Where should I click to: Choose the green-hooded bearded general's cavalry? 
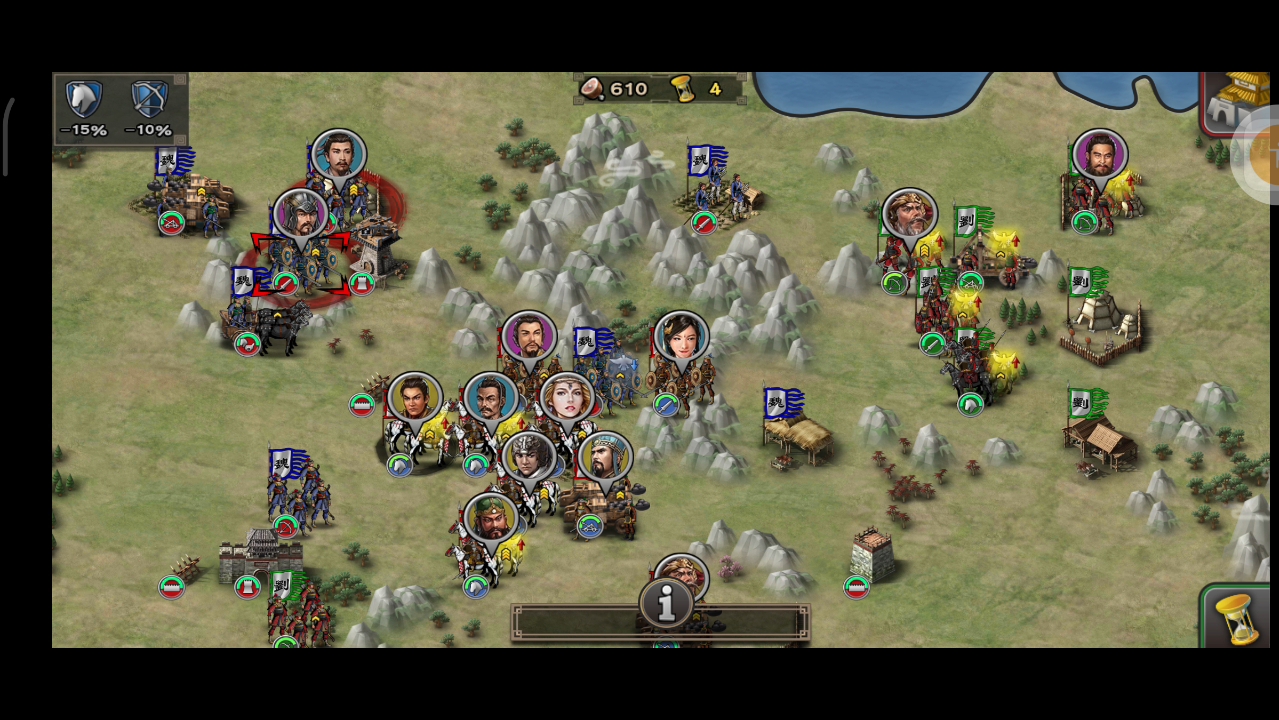(491, 520)
